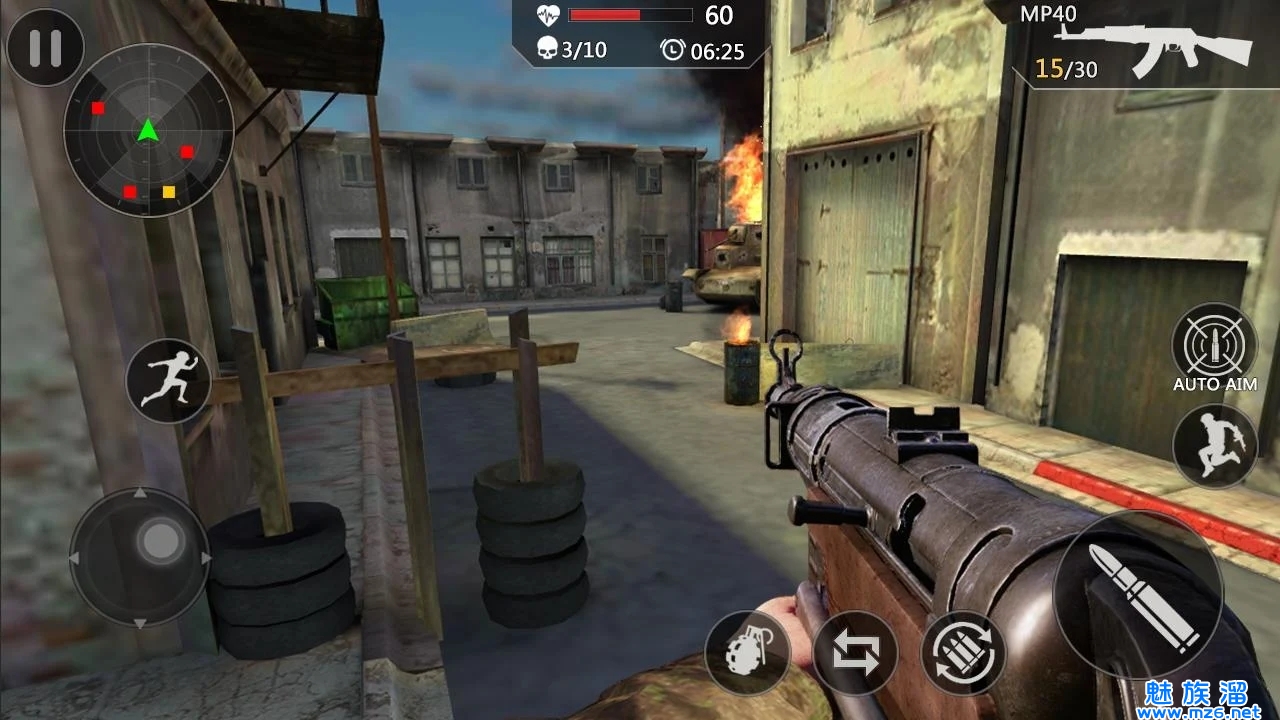Activate the sprint running button
The image size is (1280, 720).
pos(168,380)
